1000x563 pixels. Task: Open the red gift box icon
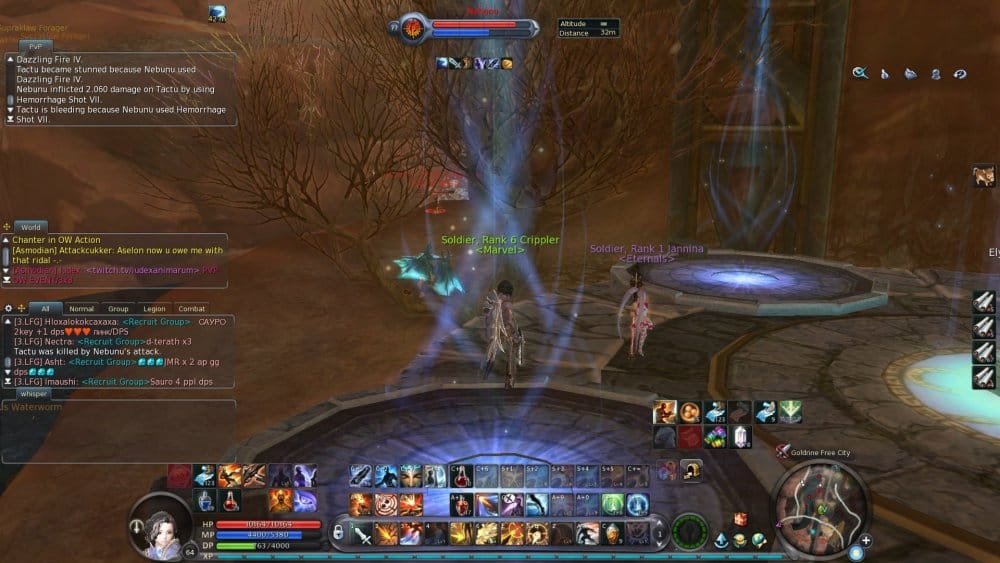pyautogui.click(x=740, y=519)
